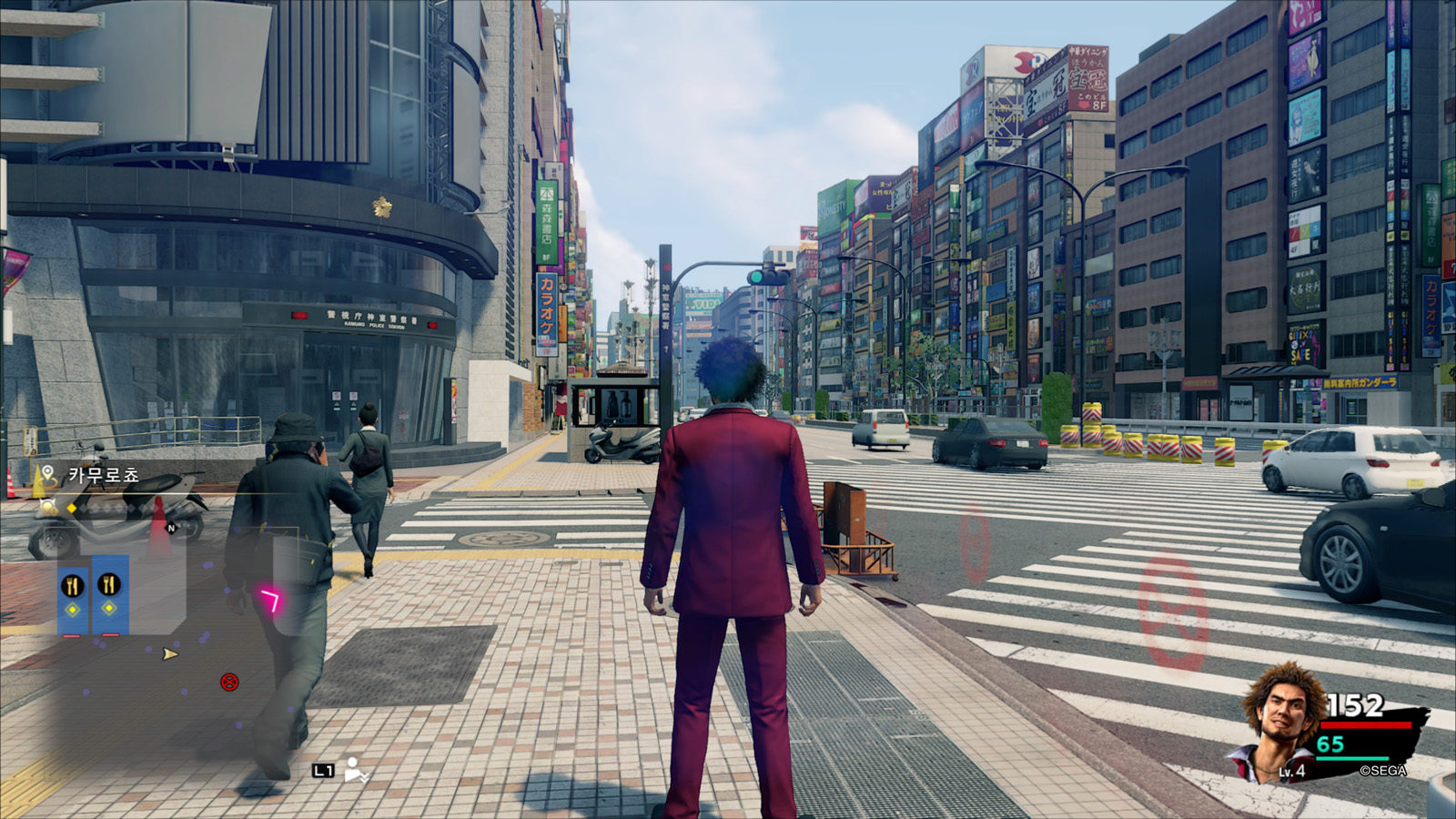Select the yellow player arrow on minimap
The height and width of the screenshot is (819, 1456).
coord(169,653)
